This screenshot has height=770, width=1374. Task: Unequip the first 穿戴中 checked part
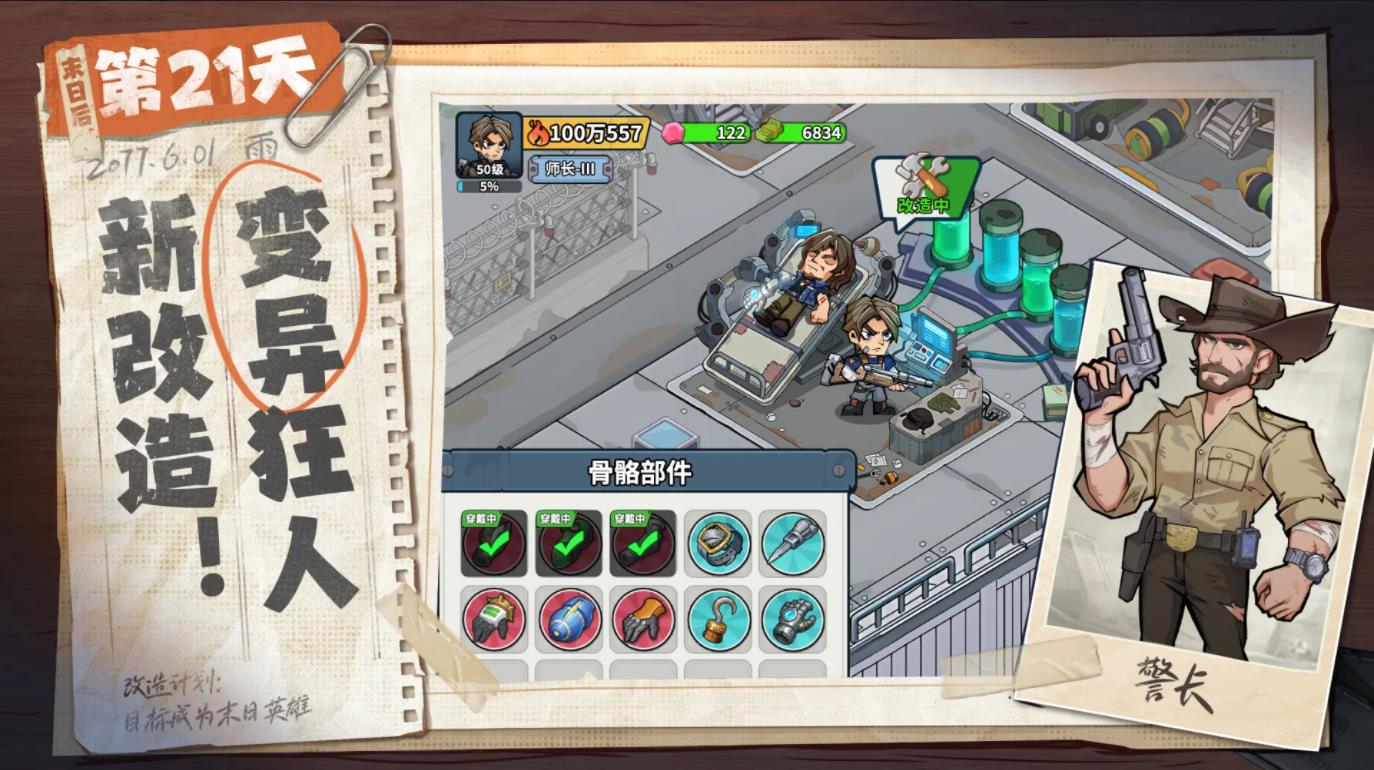point(495,544)
